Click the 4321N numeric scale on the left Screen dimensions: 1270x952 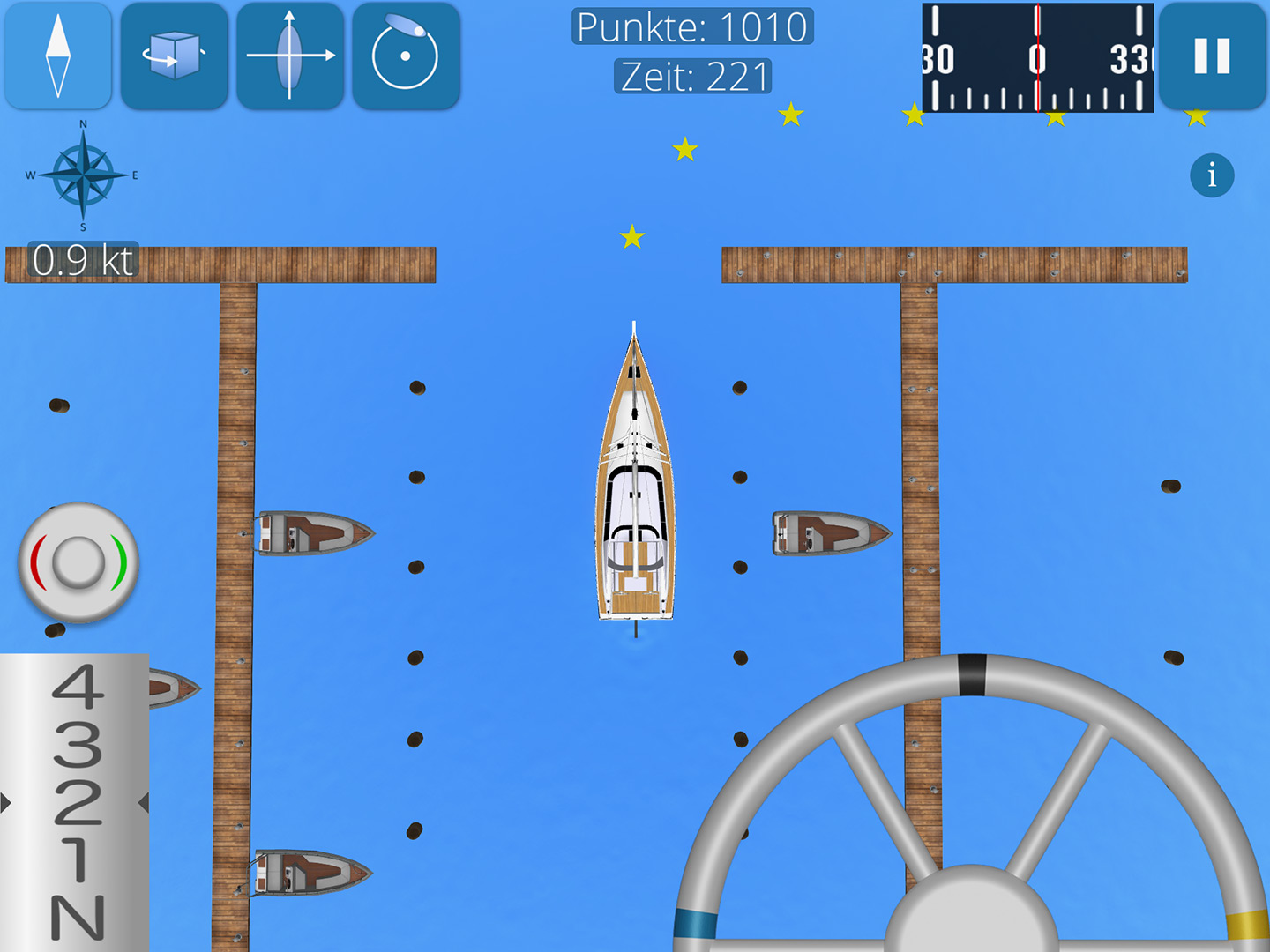(75, 802)
